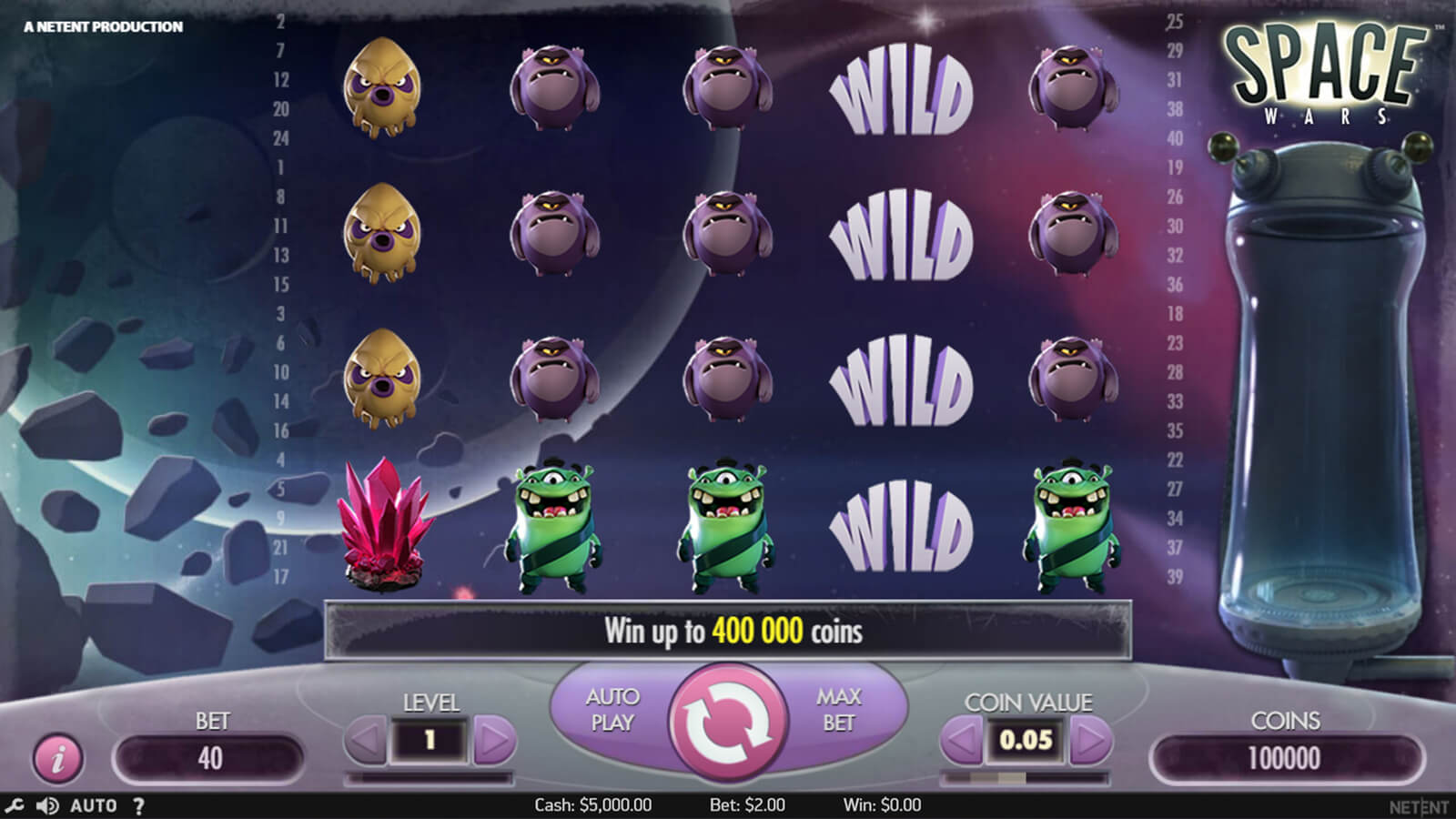This screenshot has height=819, width=1456.
Task: Raise the coin value
Action: (1090, 741)
